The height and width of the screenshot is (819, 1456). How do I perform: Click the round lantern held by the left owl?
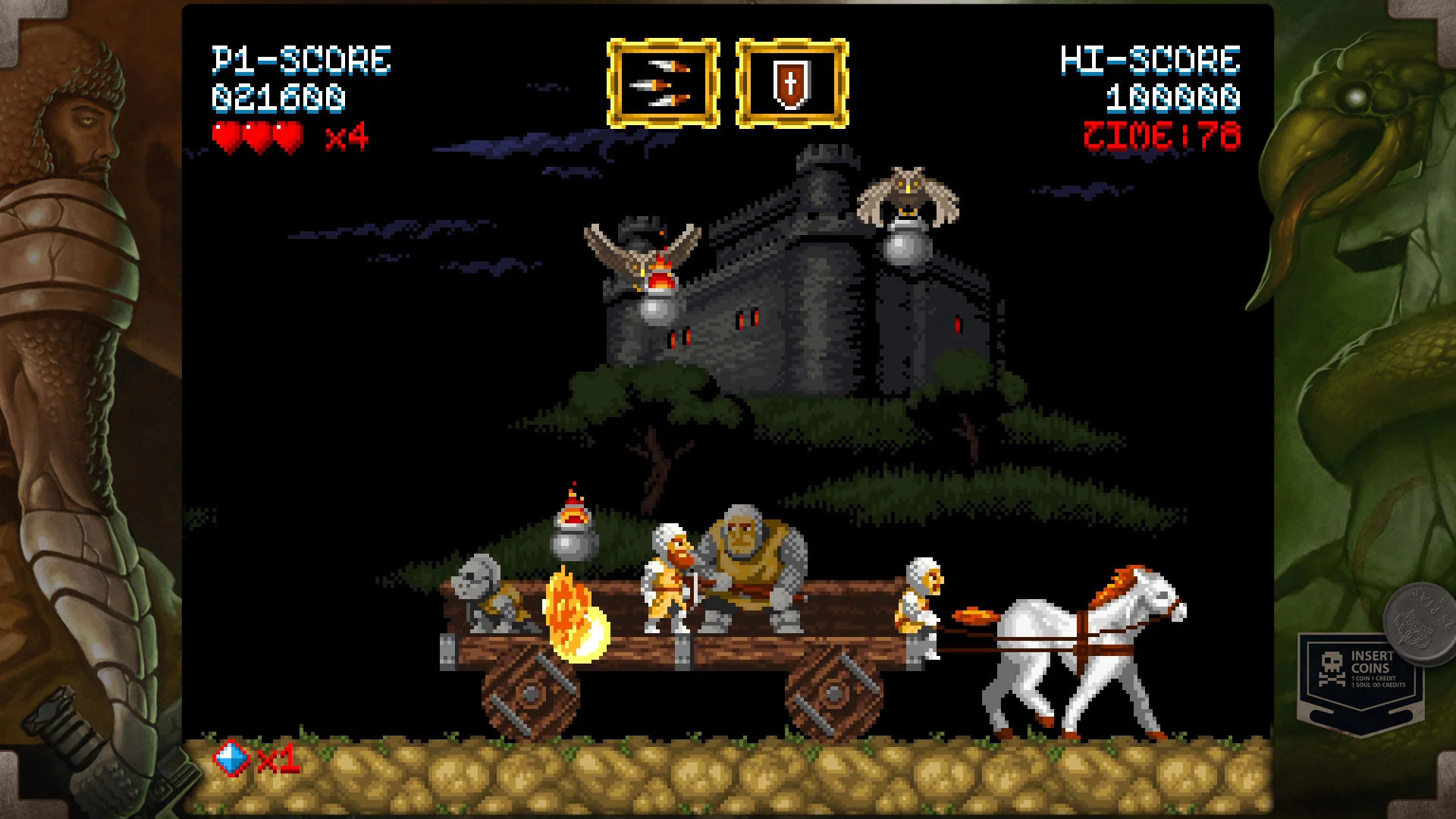tap(657, 306)
